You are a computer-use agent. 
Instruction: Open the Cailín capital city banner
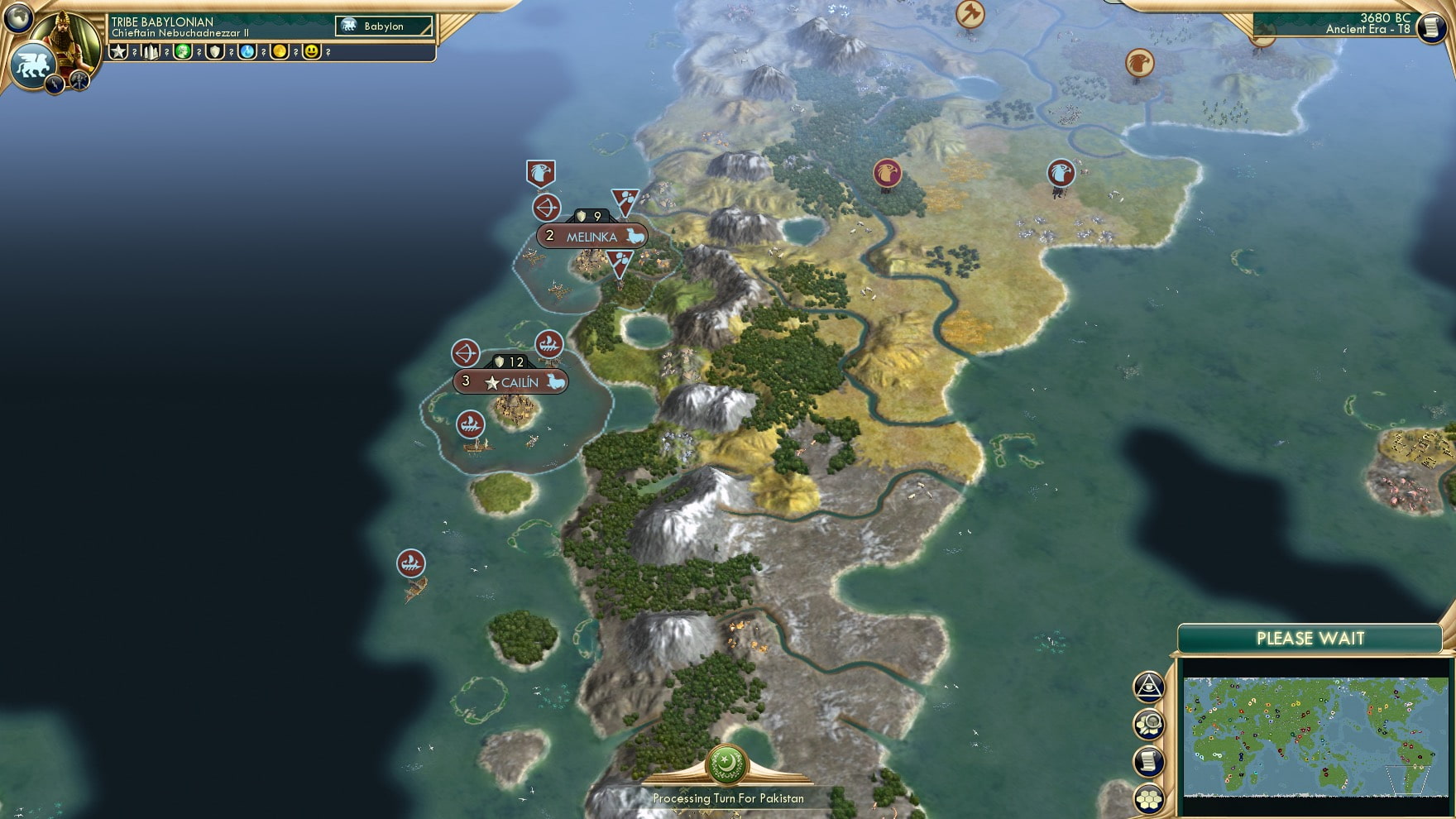511,382
